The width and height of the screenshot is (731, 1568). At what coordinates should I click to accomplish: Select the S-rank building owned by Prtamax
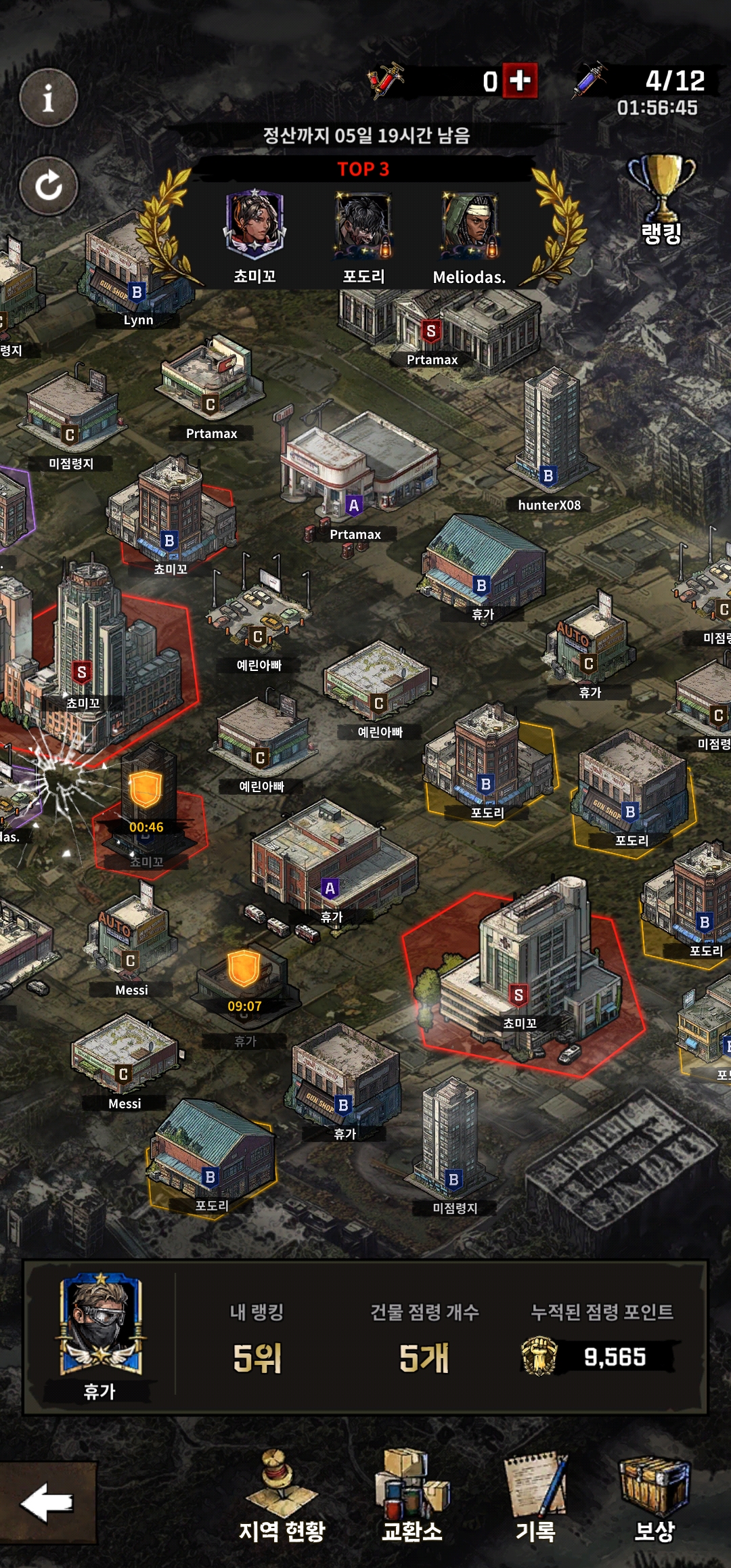point(440,325)
